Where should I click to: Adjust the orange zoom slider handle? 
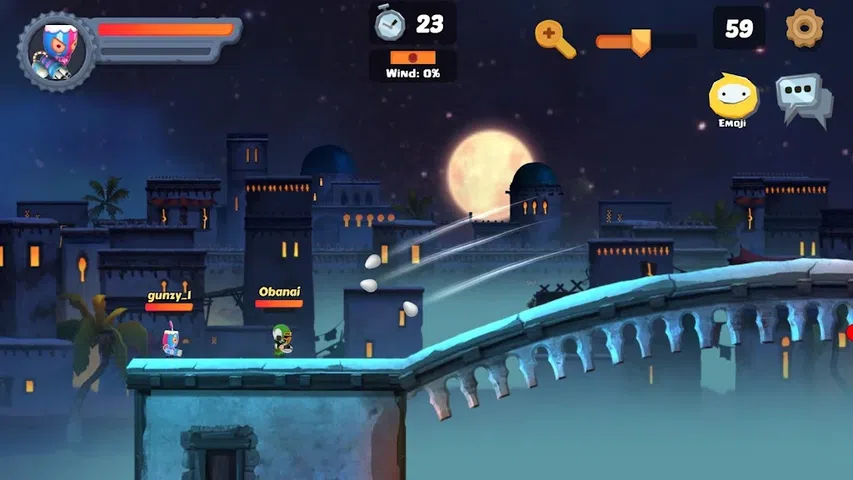tap(640, 41)
